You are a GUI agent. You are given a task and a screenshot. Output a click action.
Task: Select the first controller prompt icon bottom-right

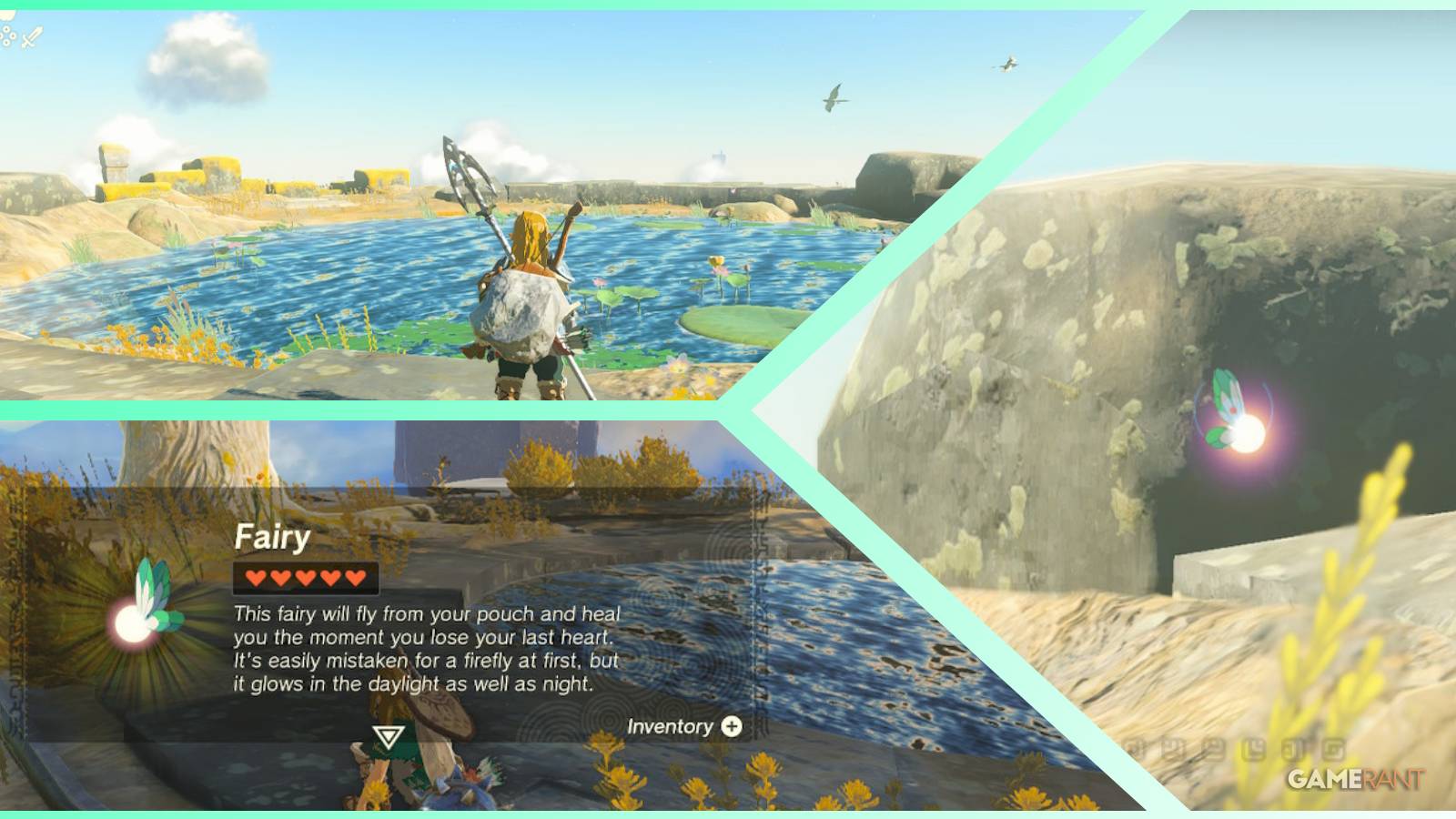click(x=1135, y=746)
